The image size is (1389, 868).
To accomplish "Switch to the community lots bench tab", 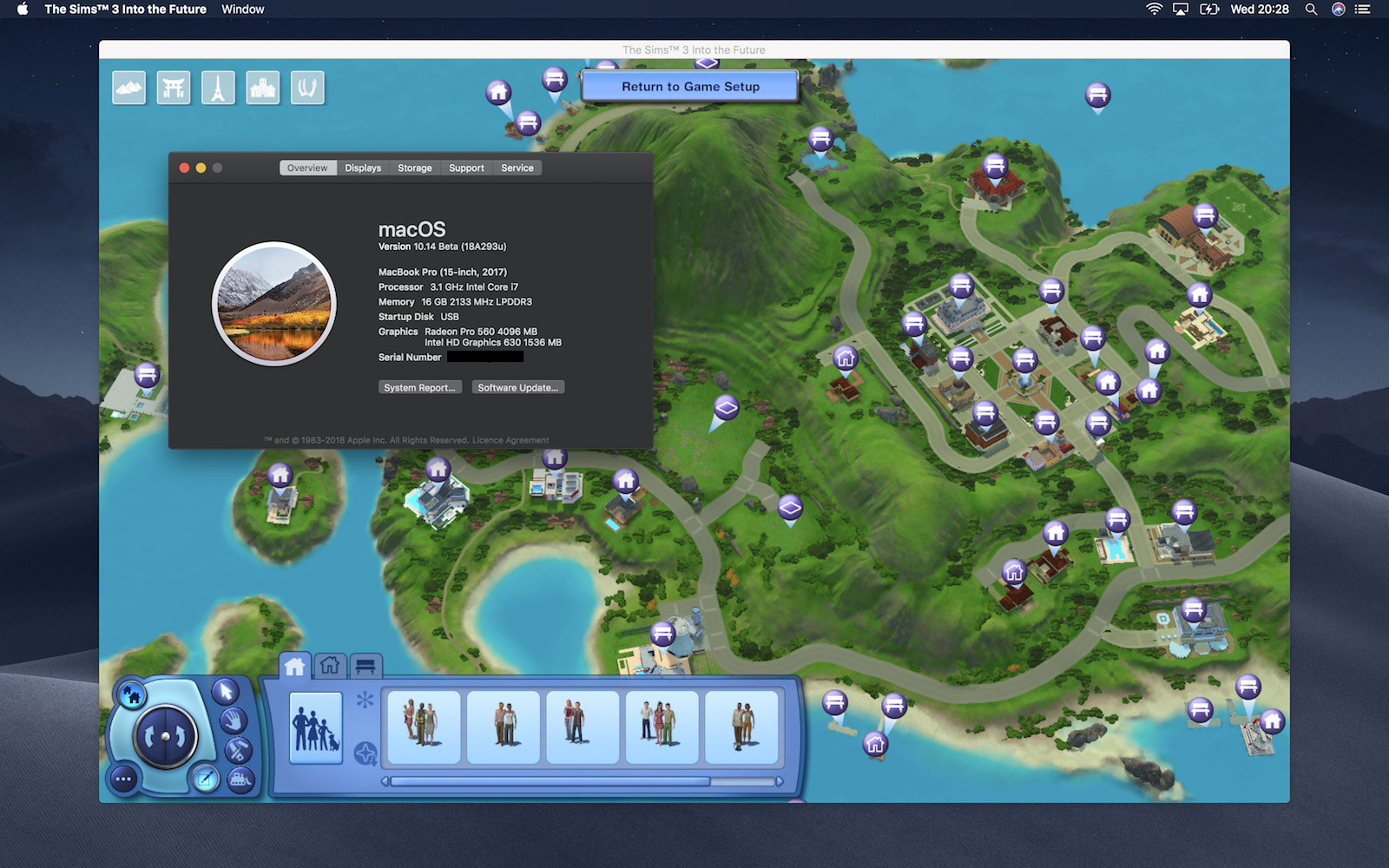I will coord(365,665).
